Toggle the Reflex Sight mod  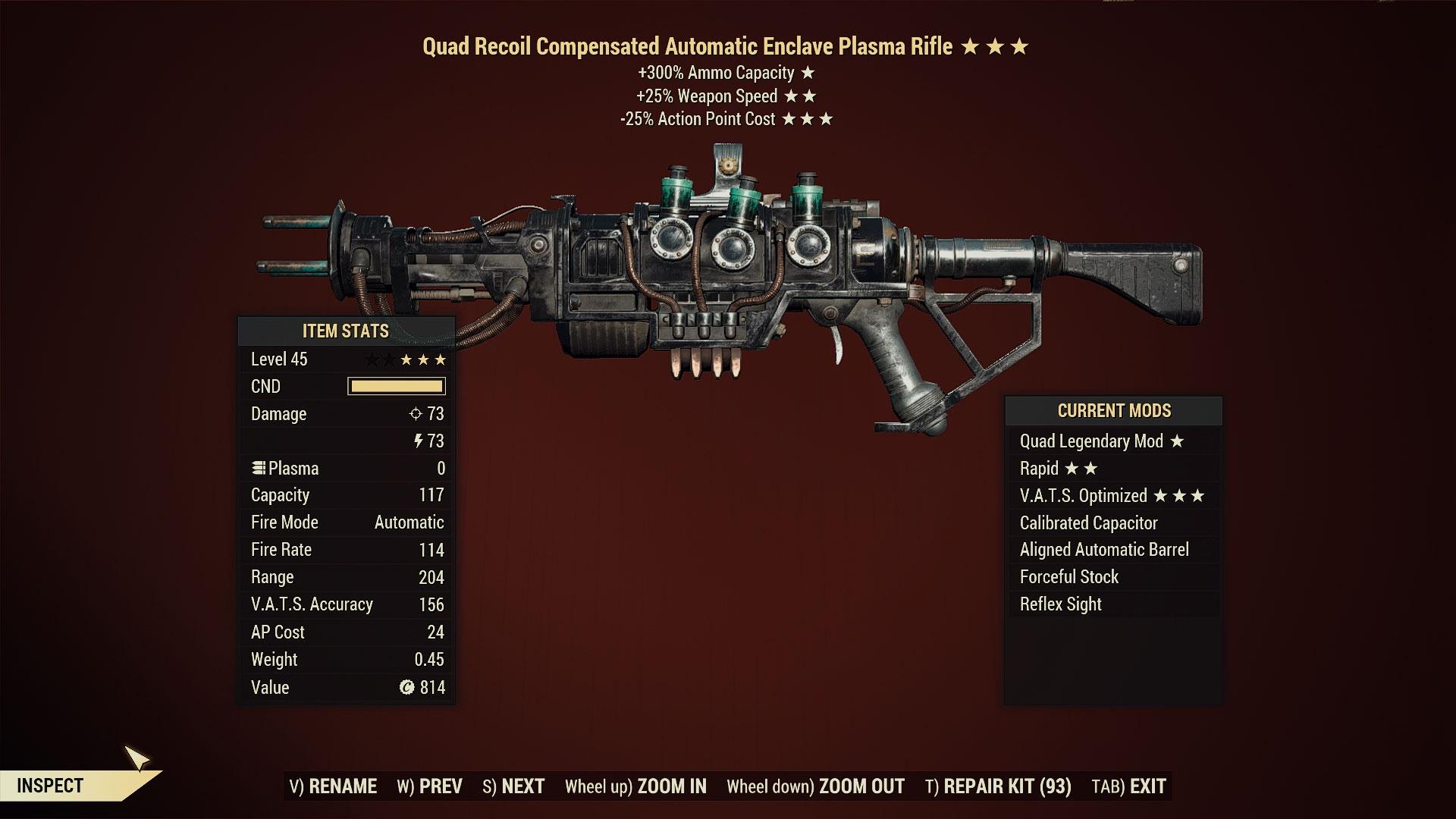click(x=1059, y=604)
